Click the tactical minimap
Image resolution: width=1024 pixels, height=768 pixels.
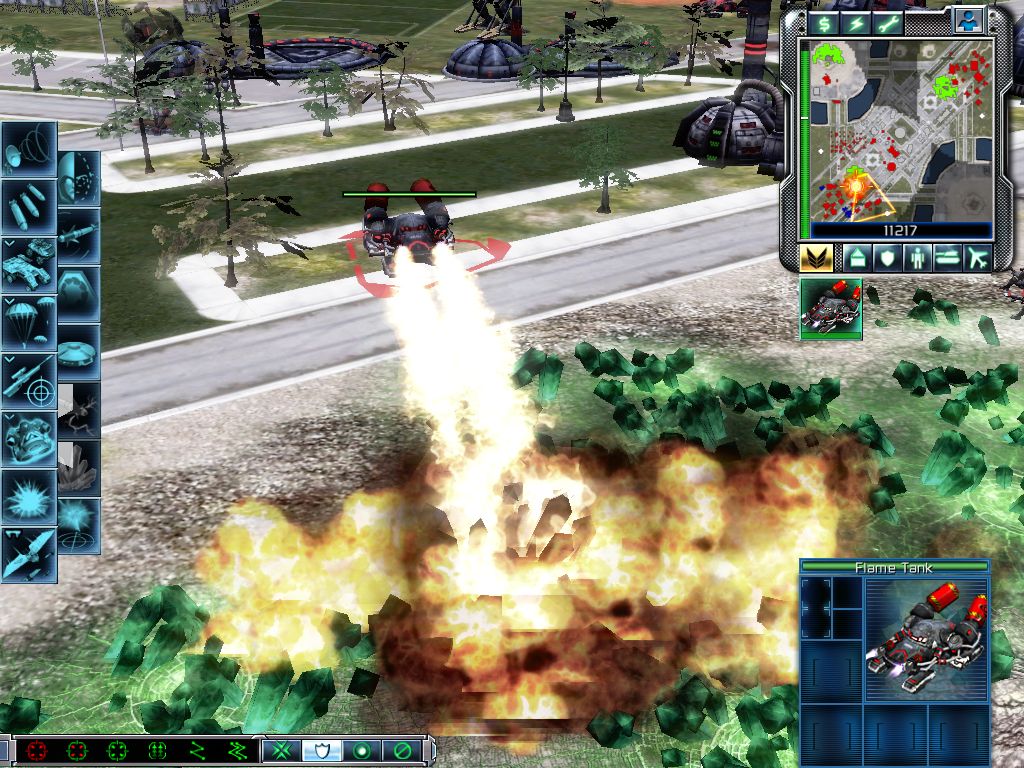click(890, 128)
